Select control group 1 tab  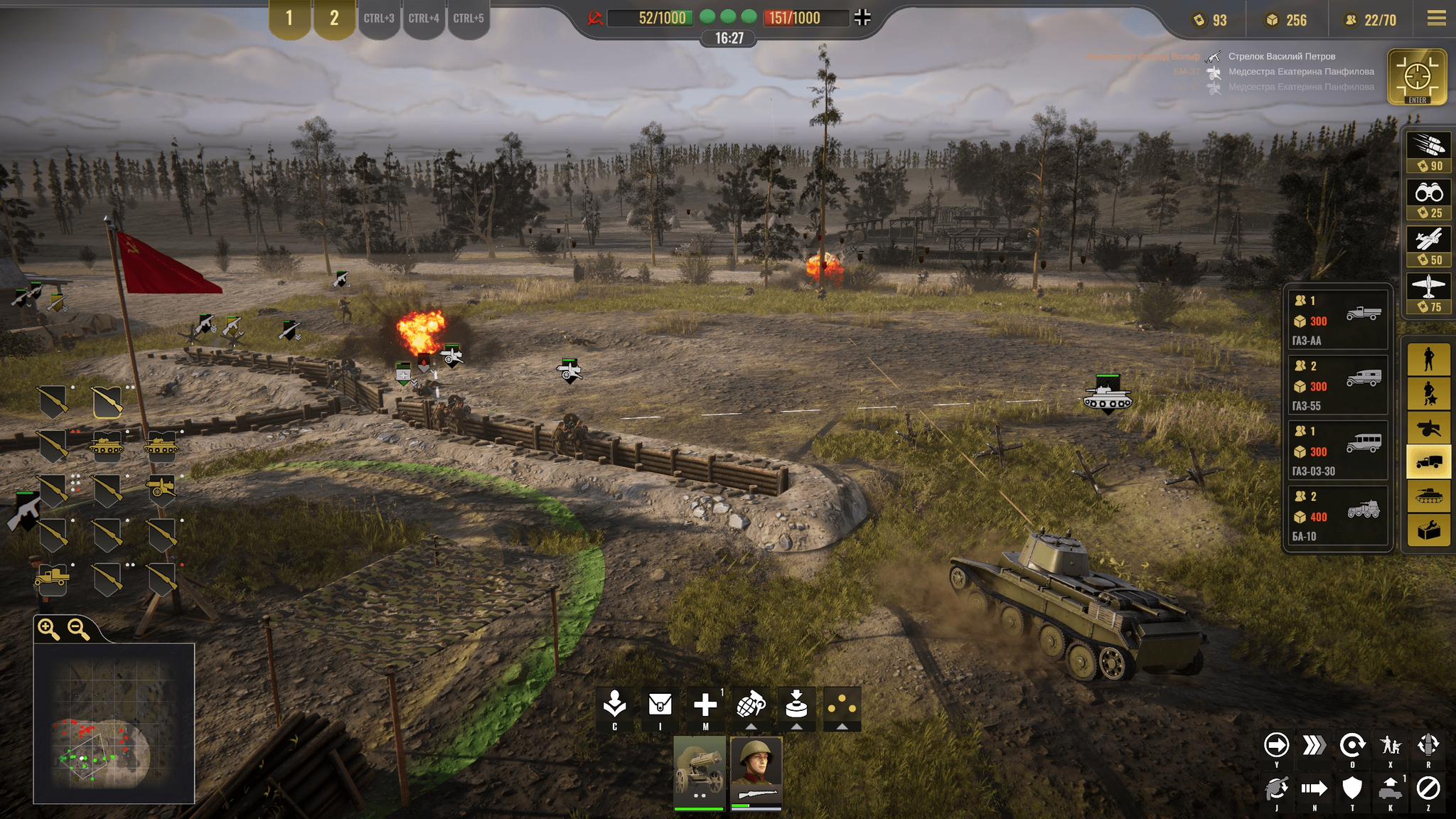click(x=289, y=18)
